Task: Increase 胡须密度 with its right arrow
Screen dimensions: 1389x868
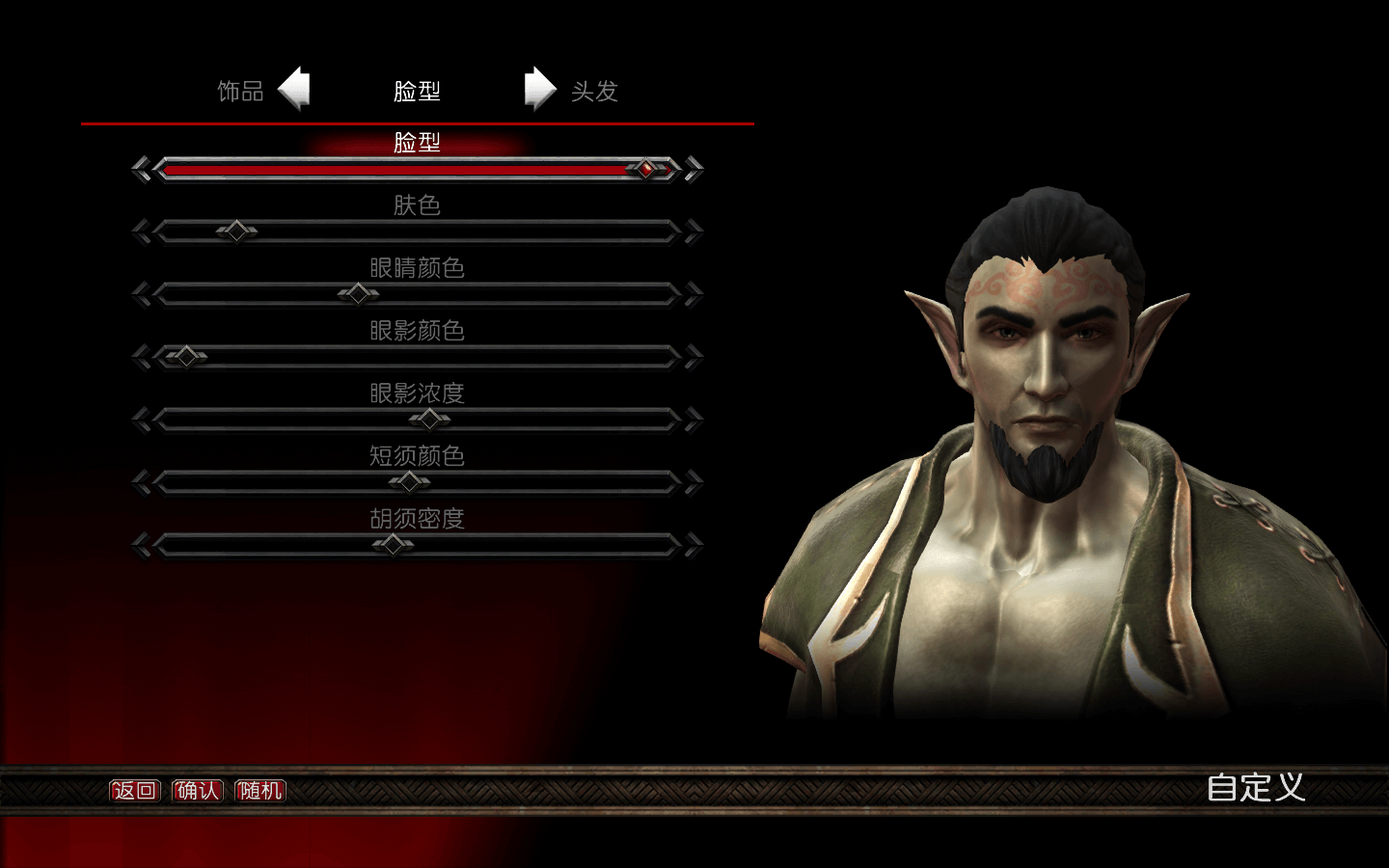Action: (694, 545)
